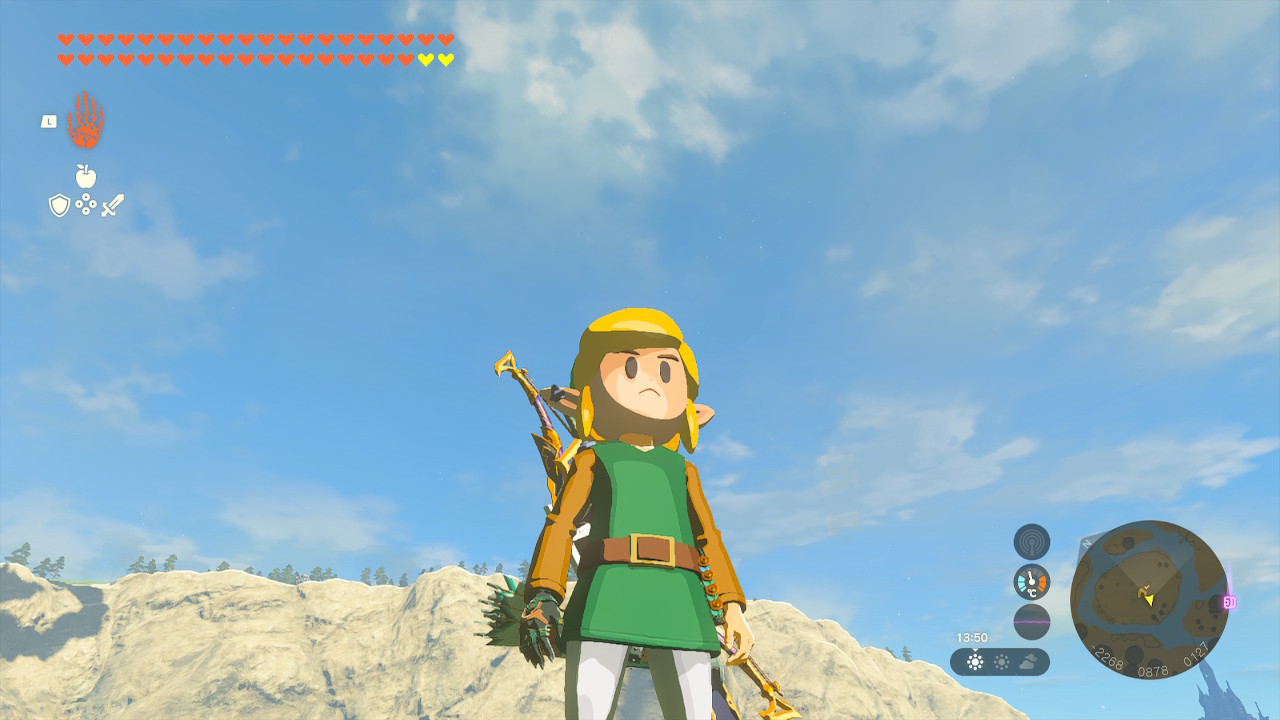
Task: Click the 13:50 time display
Action: 972,637
